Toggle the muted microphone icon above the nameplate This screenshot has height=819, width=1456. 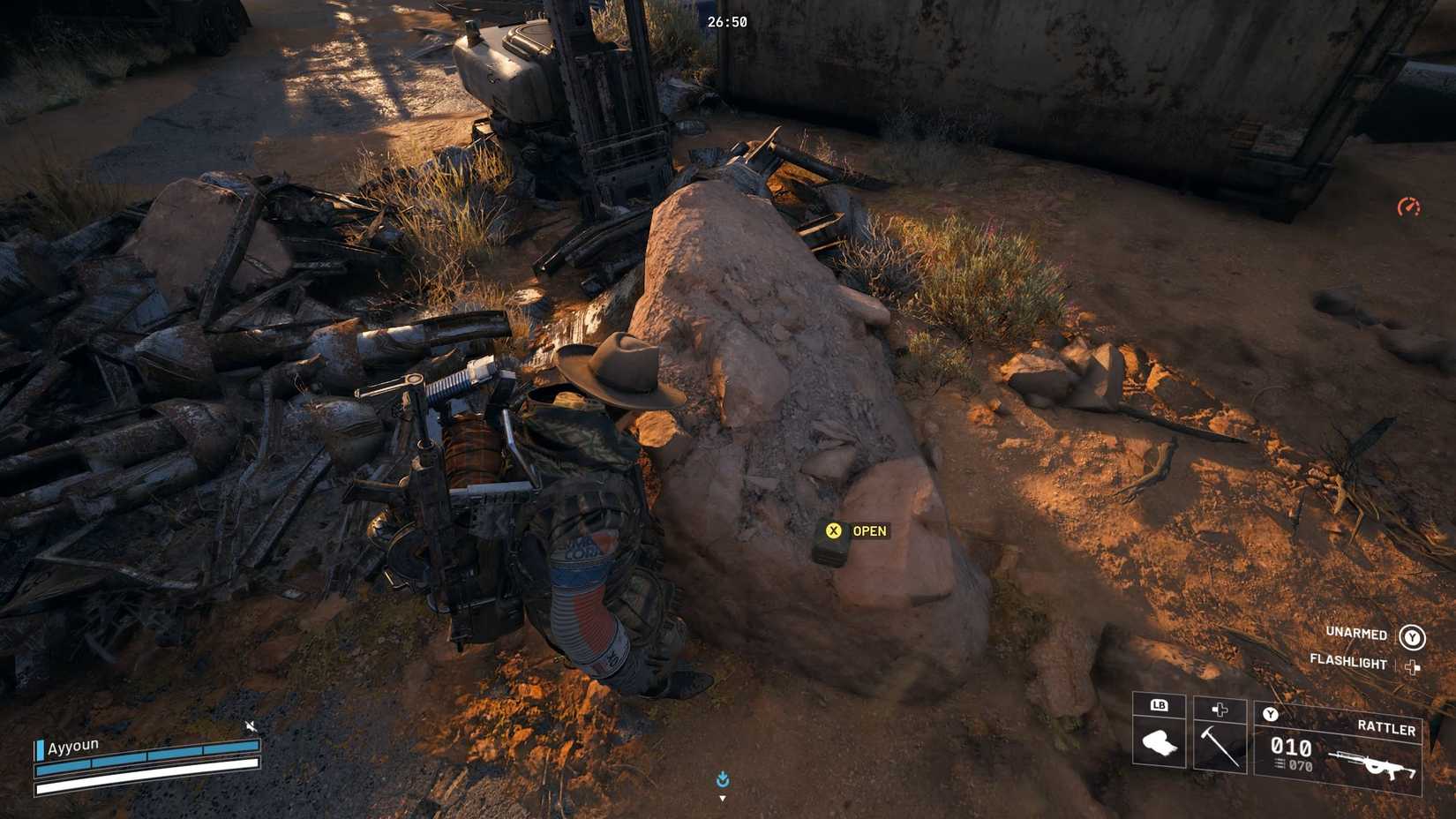point(250,727)
